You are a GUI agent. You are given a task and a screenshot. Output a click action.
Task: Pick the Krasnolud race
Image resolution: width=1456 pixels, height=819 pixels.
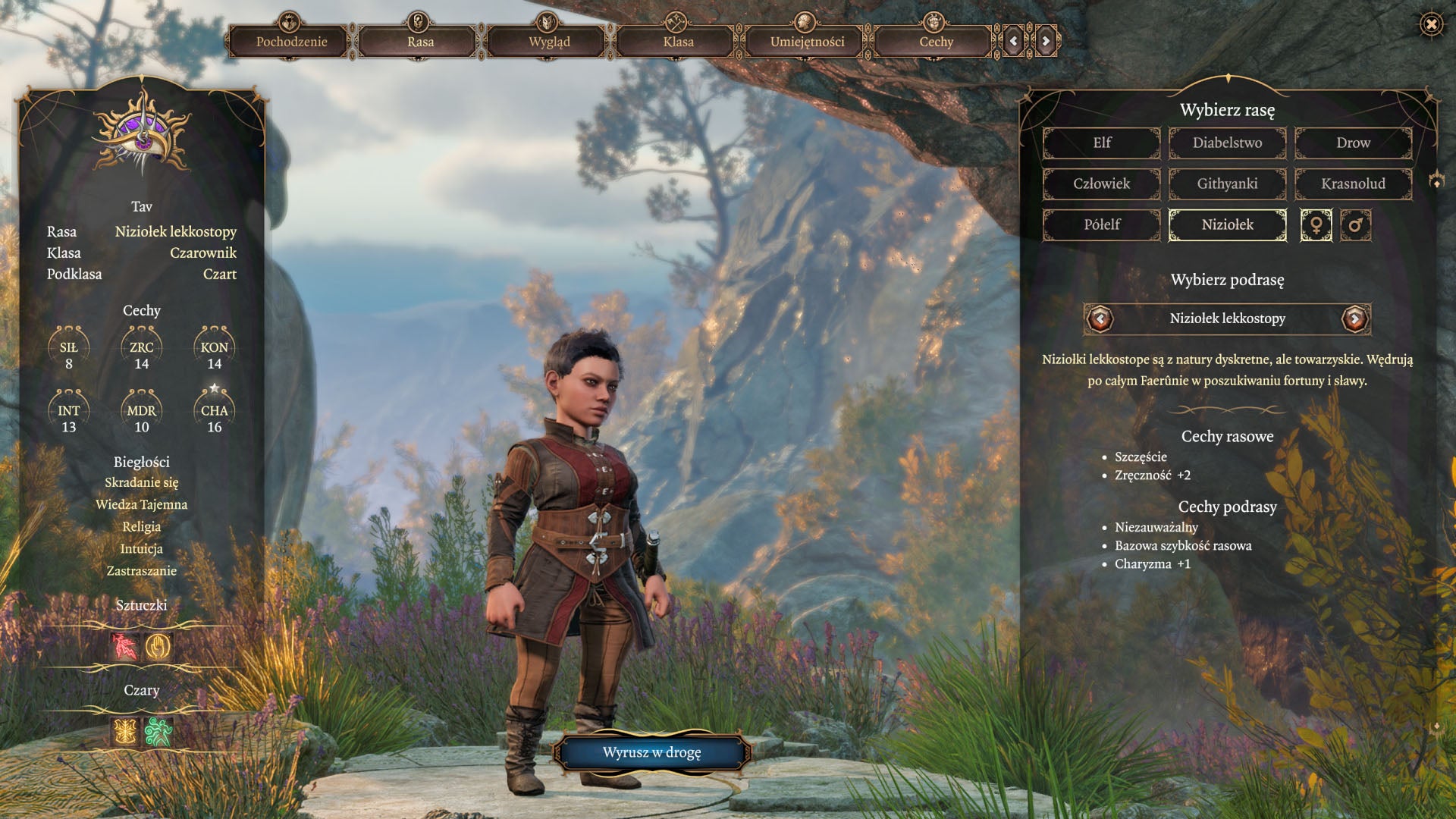pyautogui.click(x=1353, y=184)
